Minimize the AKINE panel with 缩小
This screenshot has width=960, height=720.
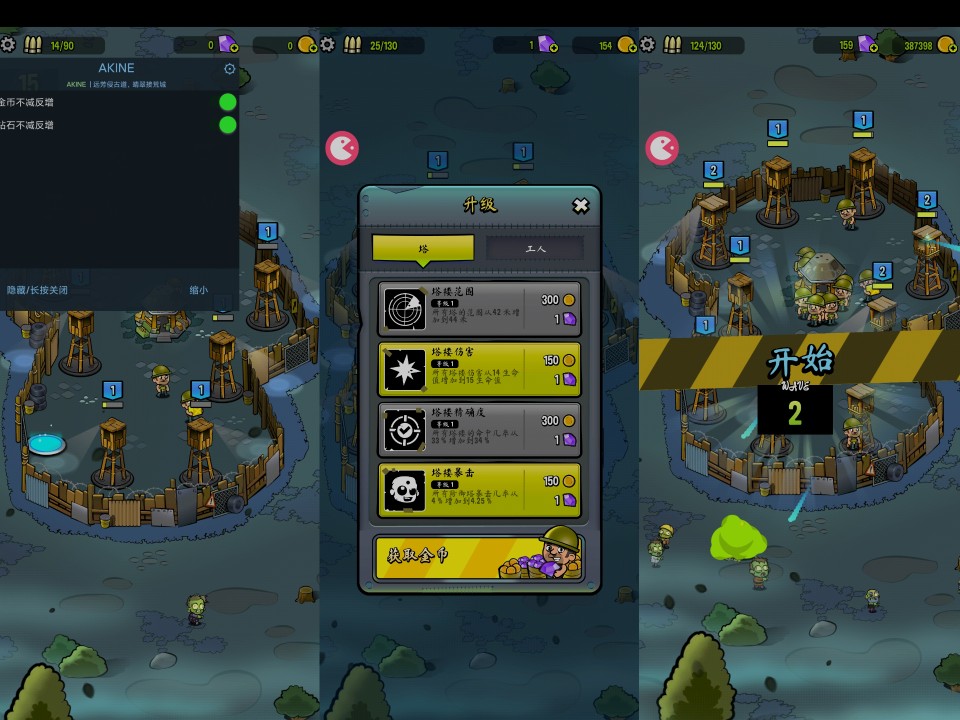pyautogui.click(x=199, y=290)
